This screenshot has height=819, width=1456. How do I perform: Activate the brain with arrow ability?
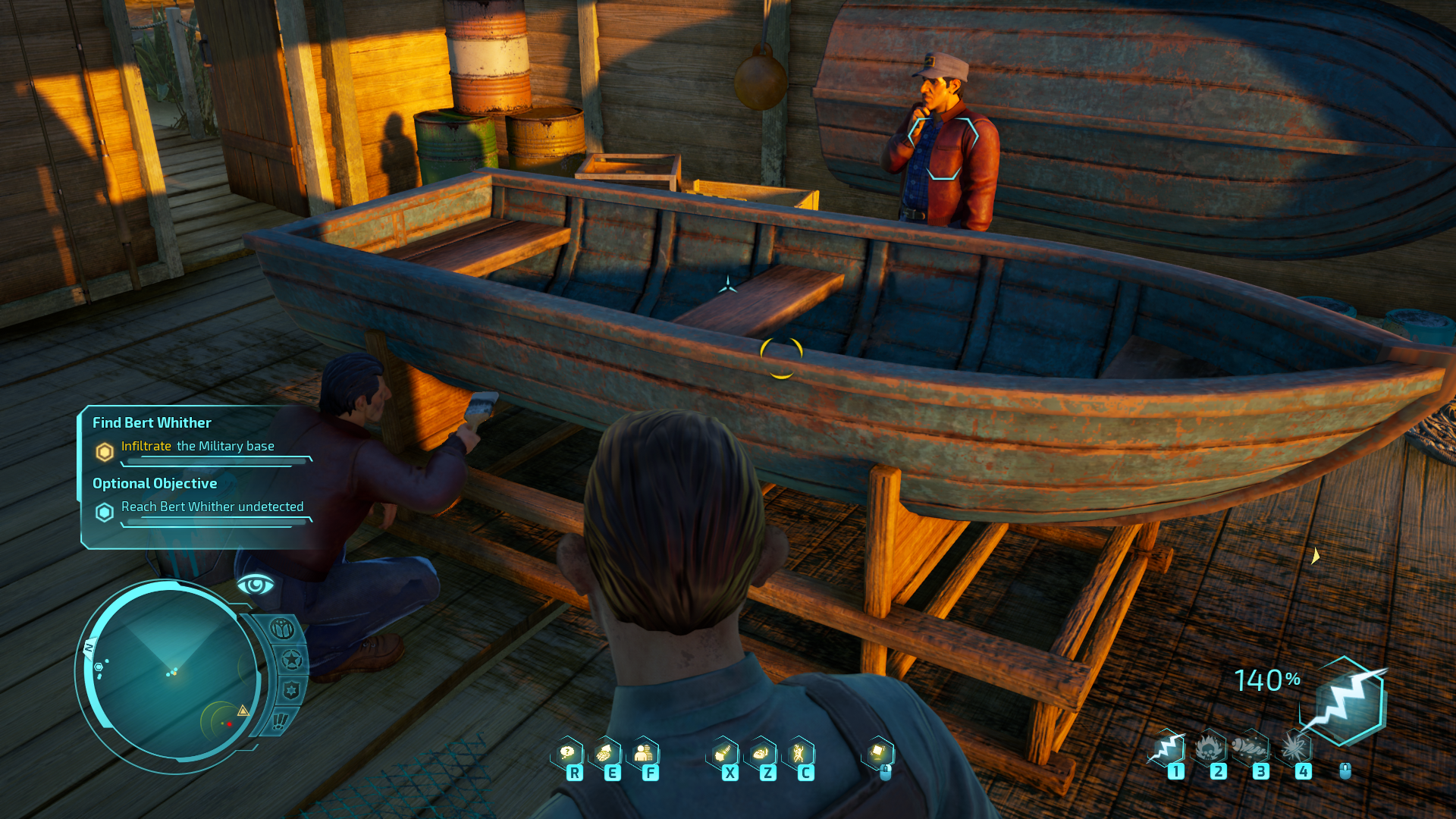click(604, 753)
